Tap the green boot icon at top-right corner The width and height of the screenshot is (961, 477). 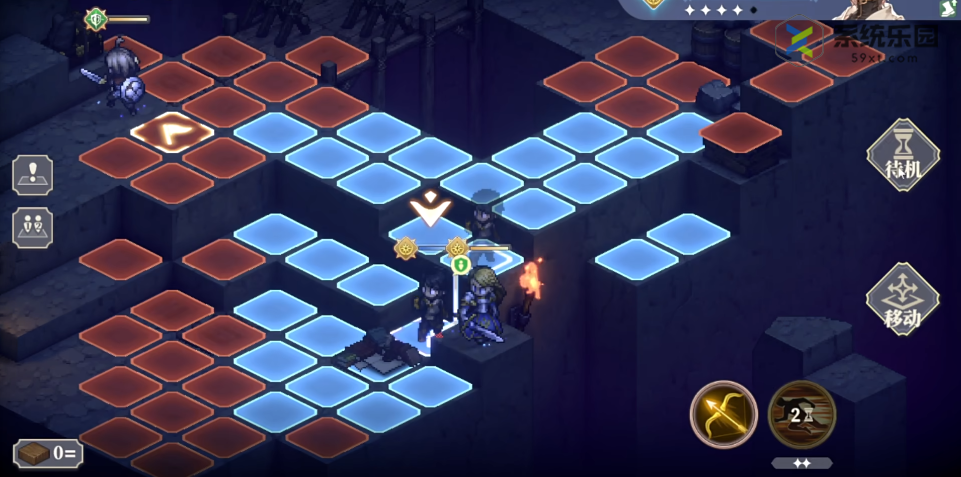click(949, 8)
